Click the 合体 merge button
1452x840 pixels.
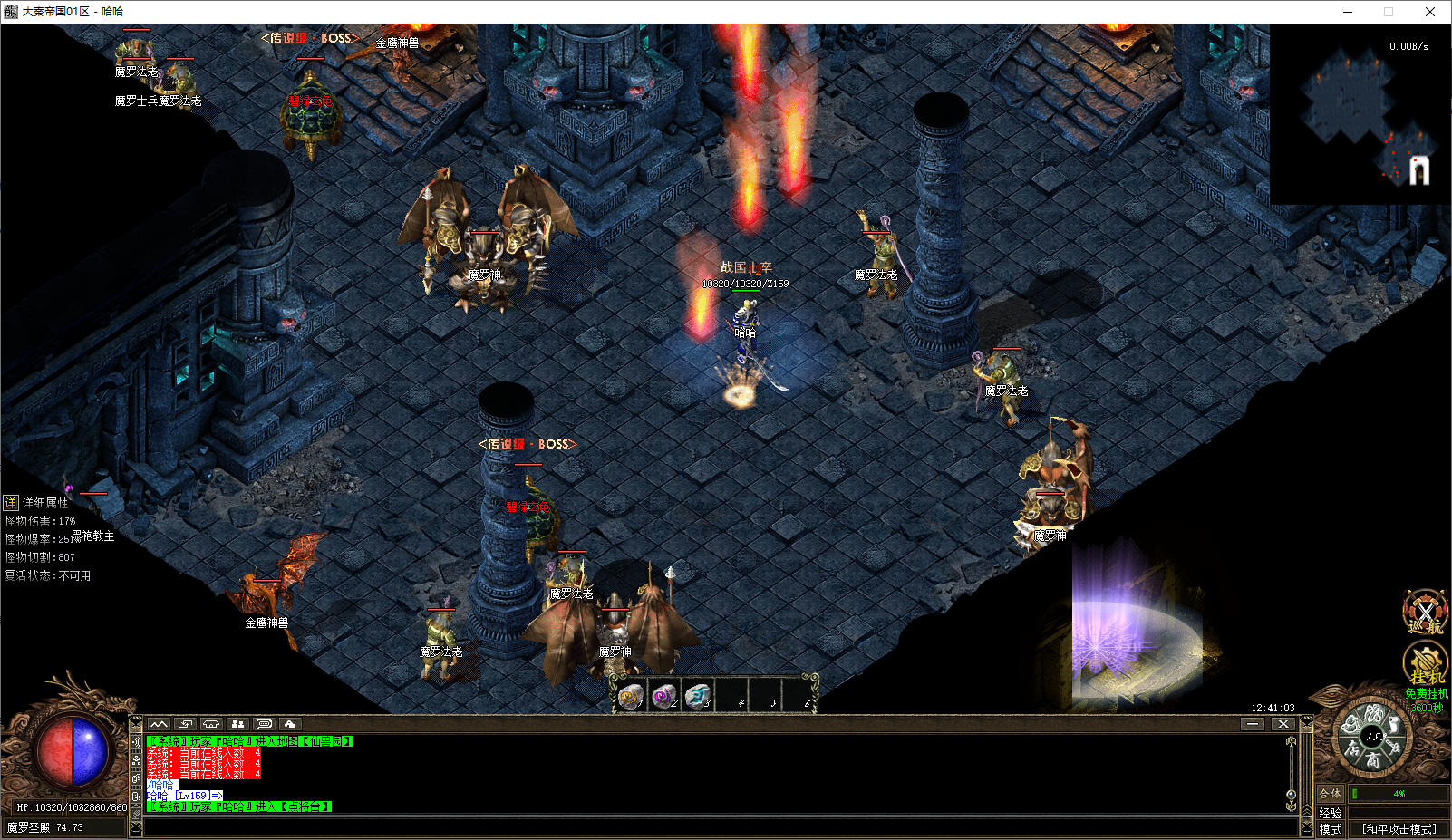(x=1330, y=793)
